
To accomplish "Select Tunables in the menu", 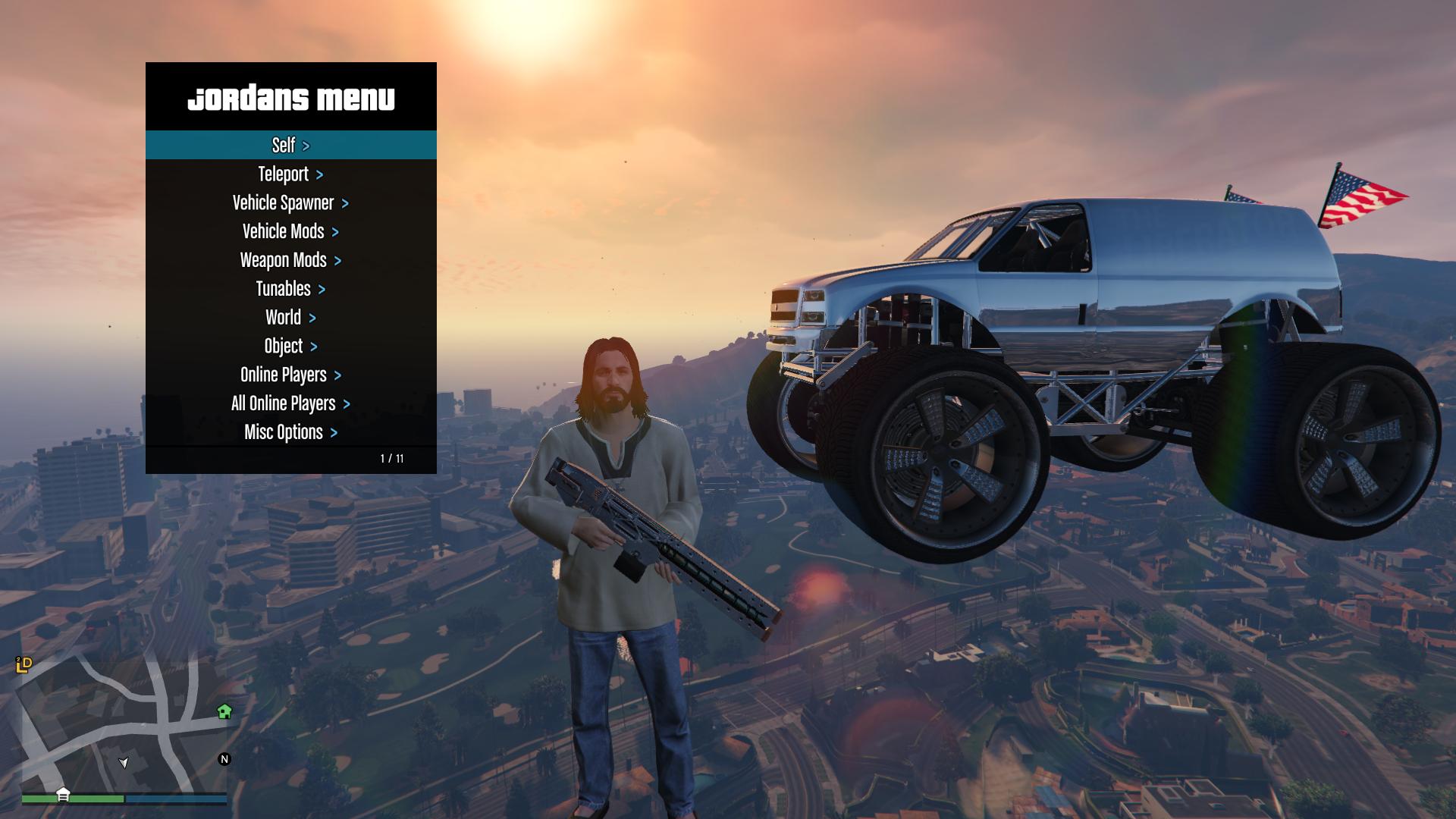I will click(x=290, y=289).
